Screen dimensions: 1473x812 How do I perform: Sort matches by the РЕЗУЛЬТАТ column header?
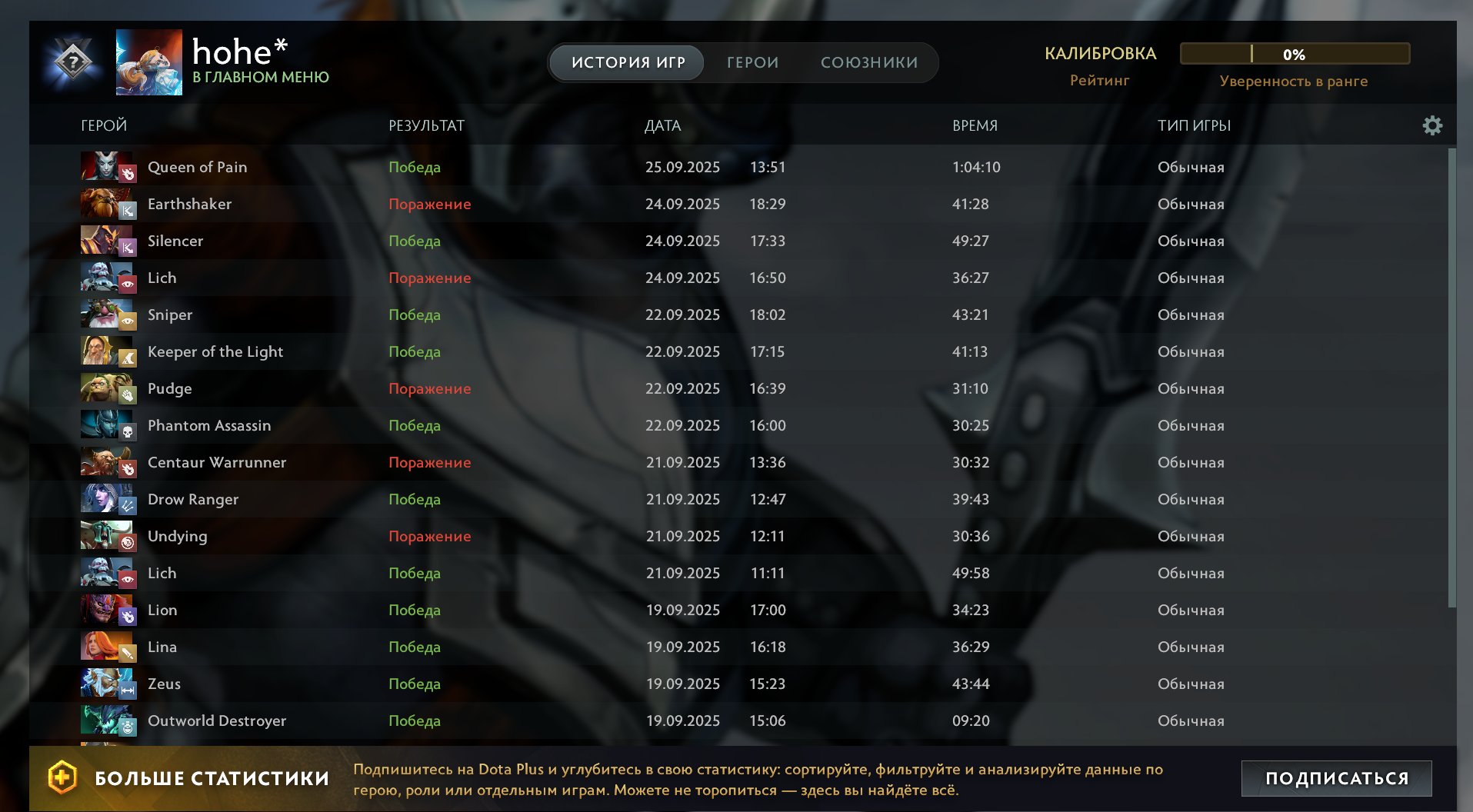427,125
